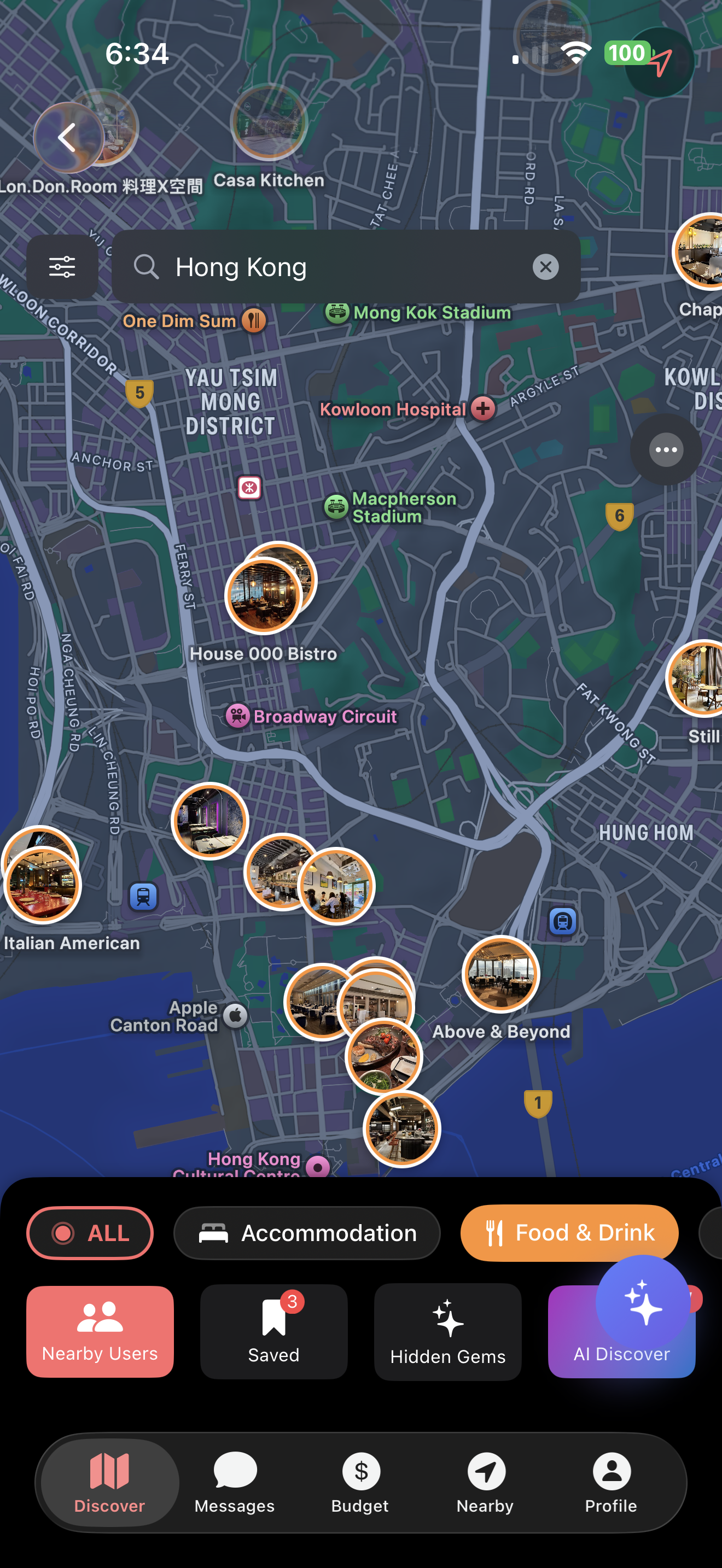Open Nearby Users
Image resolution: width=722 pixels, height=1568 pixels.
tap(100, 1332)
